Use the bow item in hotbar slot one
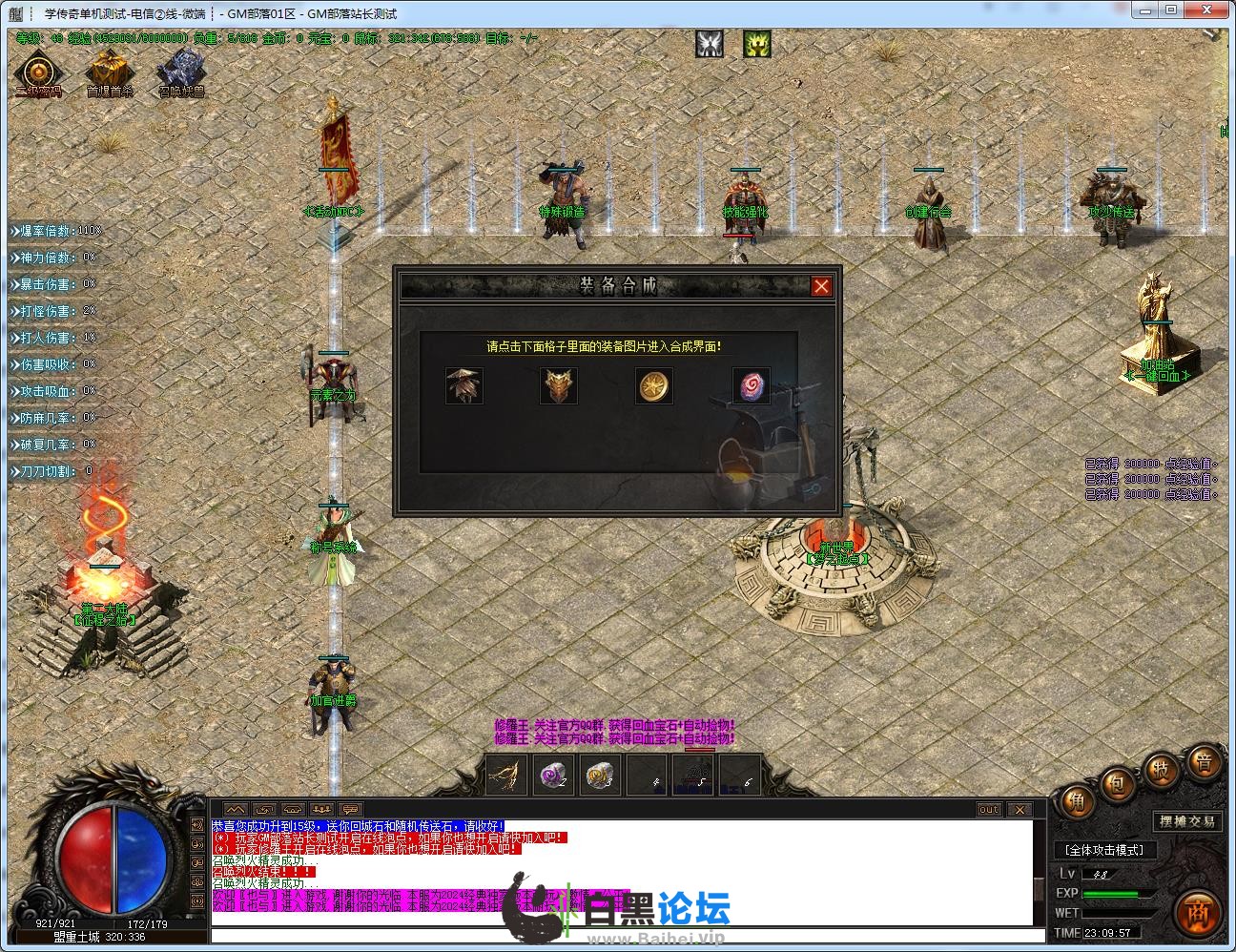This screenshot has height=952, width=1236. [506, 776]
